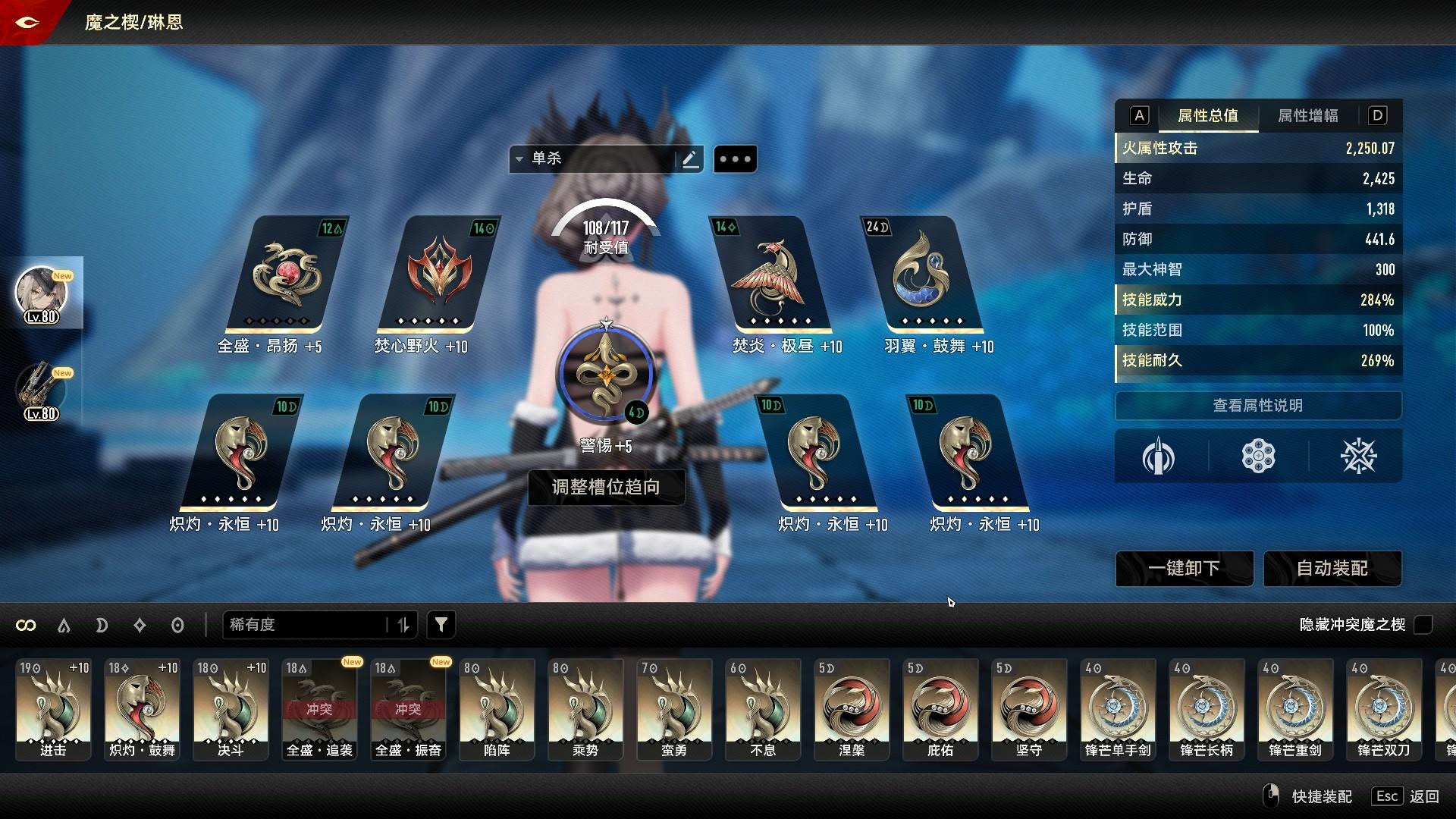This screenshot has height=819, width=1456.
Task: Click the funnel filter button
Action: point(441,625)
